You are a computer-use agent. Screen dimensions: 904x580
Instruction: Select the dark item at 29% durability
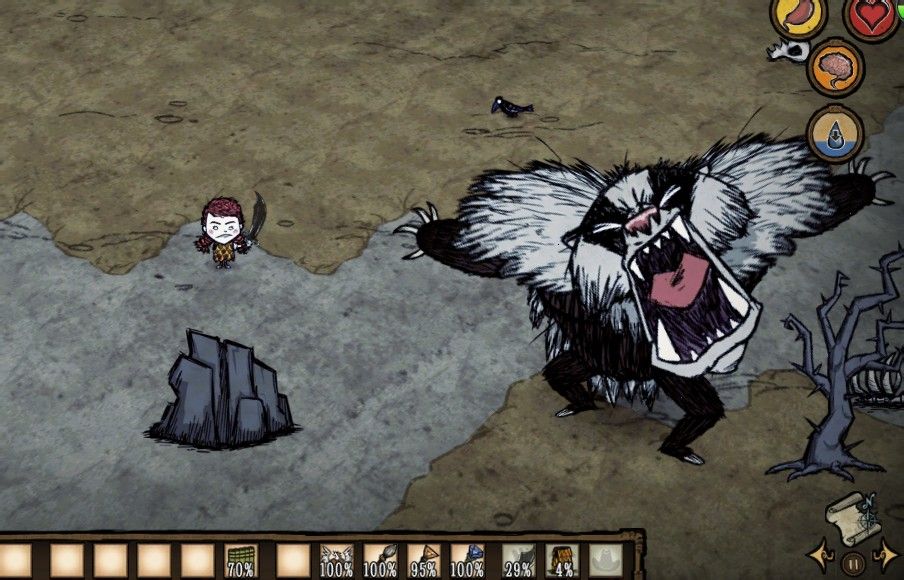click(x=517, y=561)
